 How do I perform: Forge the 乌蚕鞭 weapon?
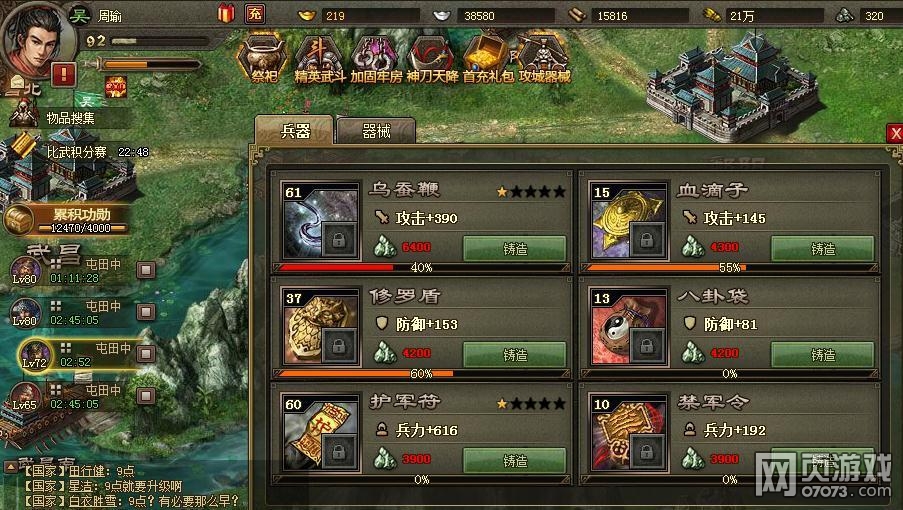coord(514,249)
